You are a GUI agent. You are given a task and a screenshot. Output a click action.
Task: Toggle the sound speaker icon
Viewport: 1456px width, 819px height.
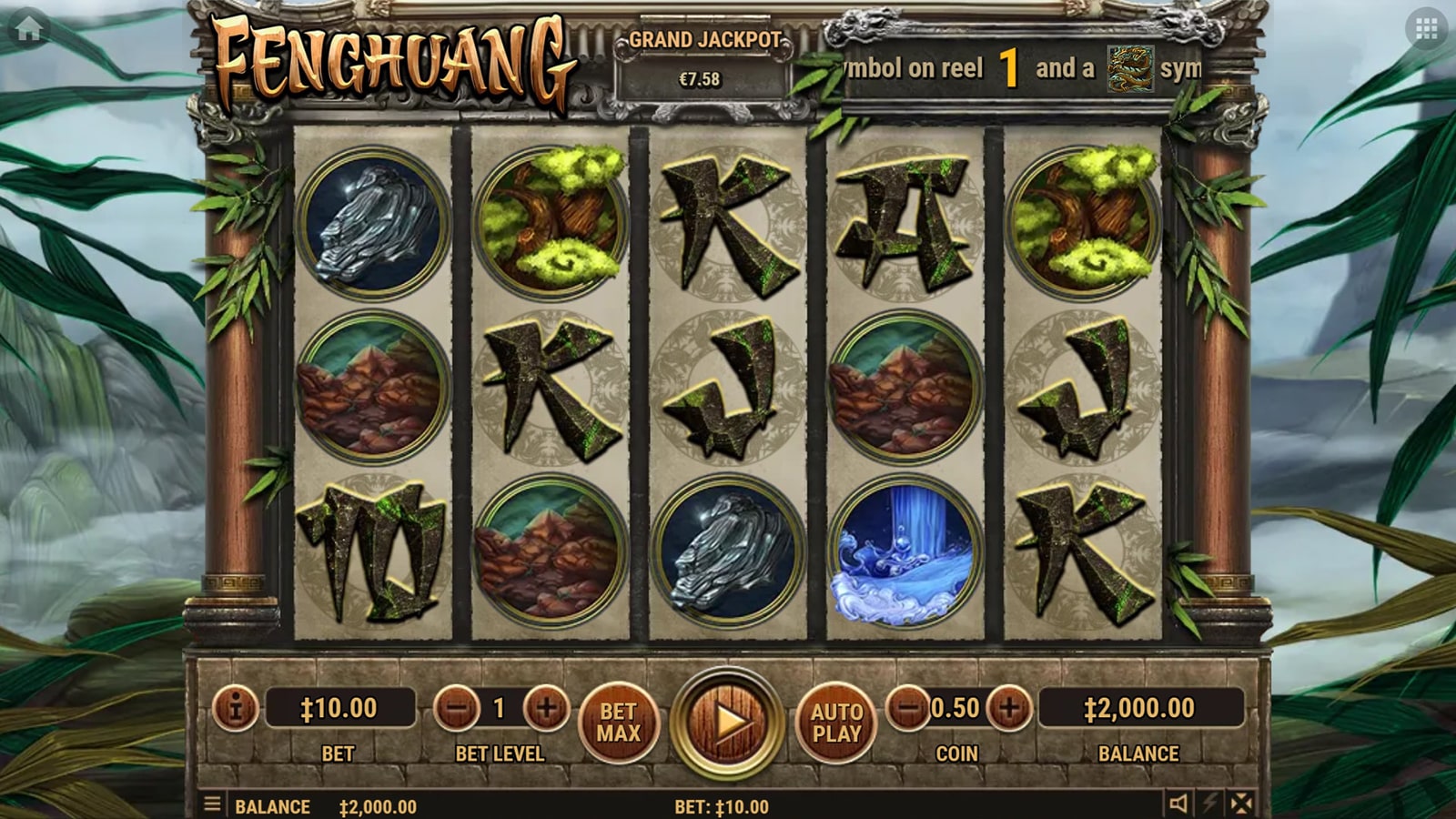1178,804
